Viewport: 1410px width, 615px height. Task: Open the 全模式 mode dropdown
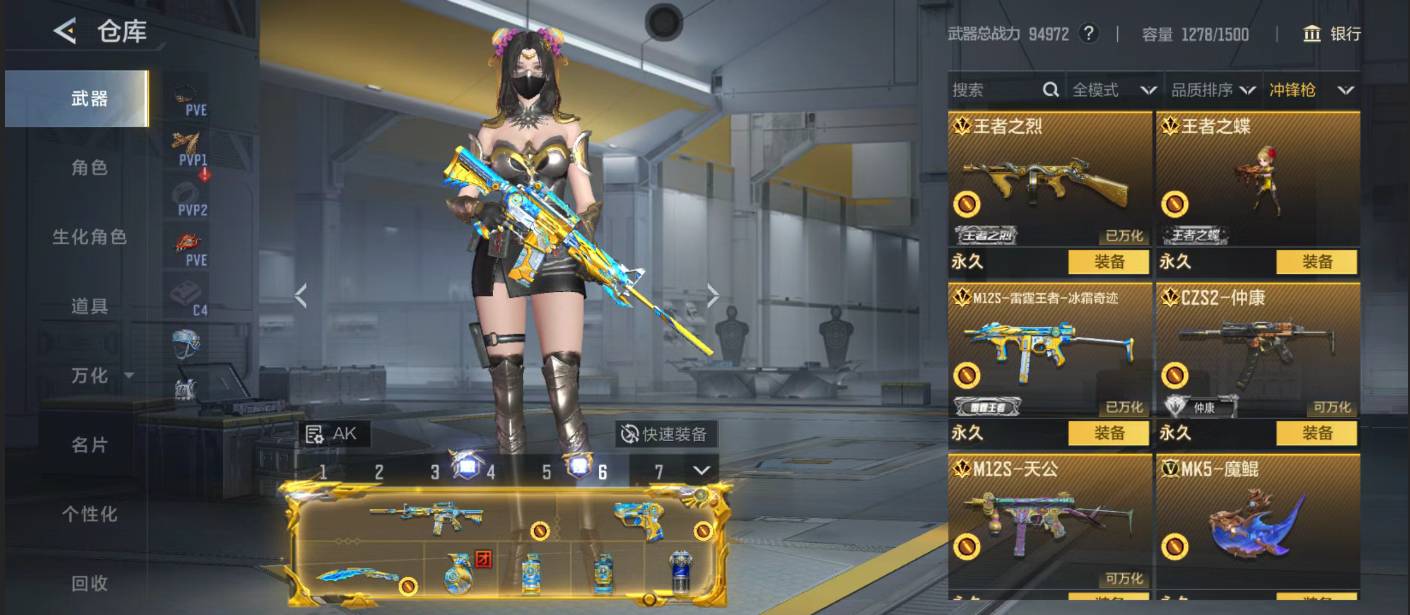(x=1114, y=90)
